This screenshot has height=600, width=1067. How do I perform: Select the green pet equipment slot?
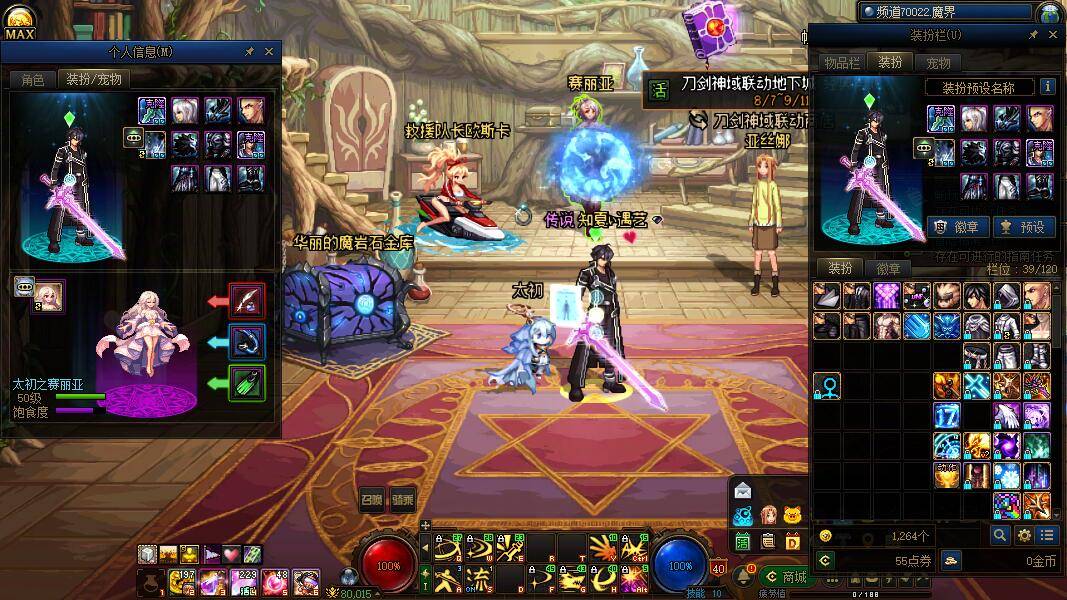click(246, 383)
